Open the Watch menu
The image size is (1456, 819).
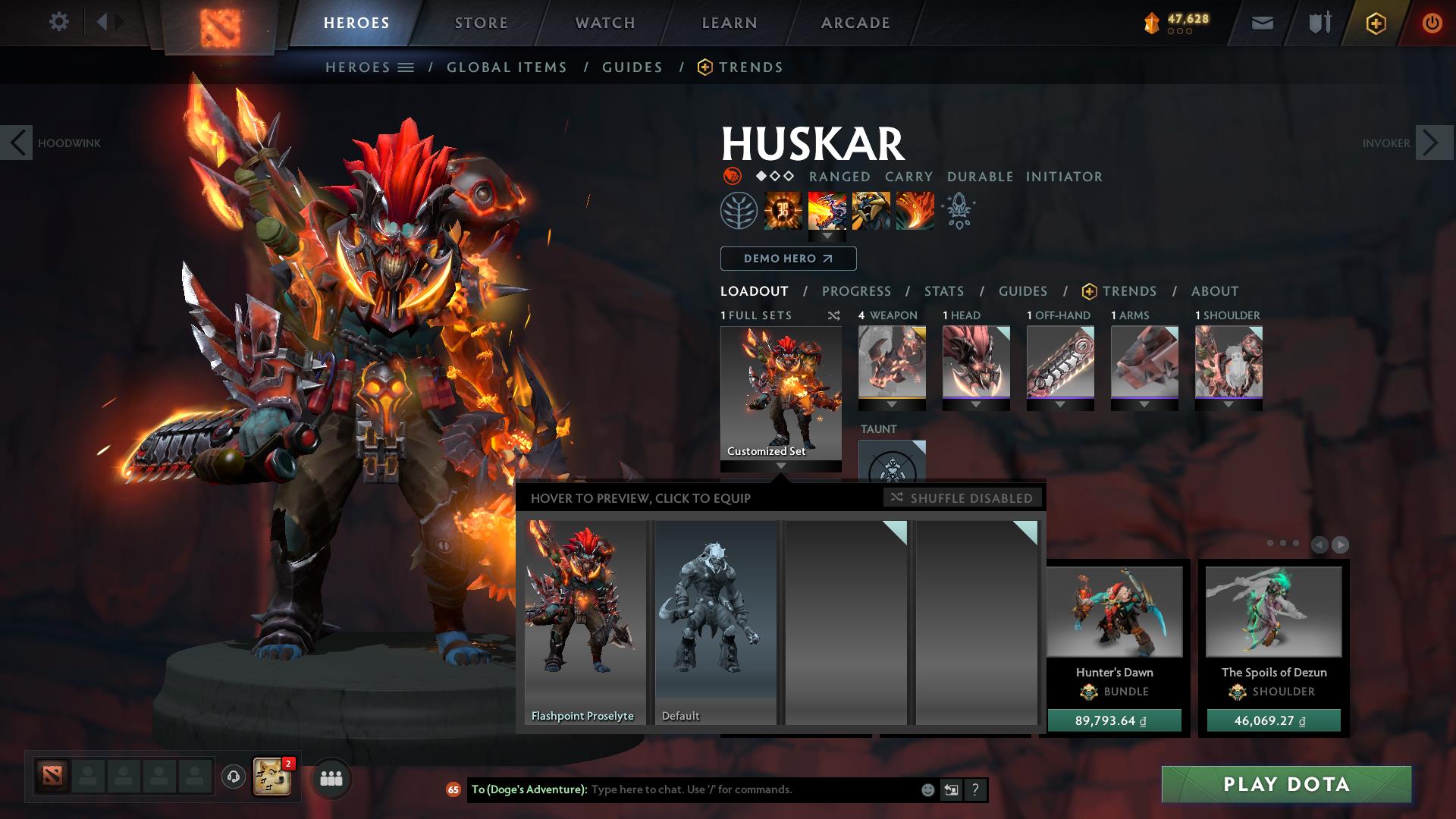coord(604,22)
